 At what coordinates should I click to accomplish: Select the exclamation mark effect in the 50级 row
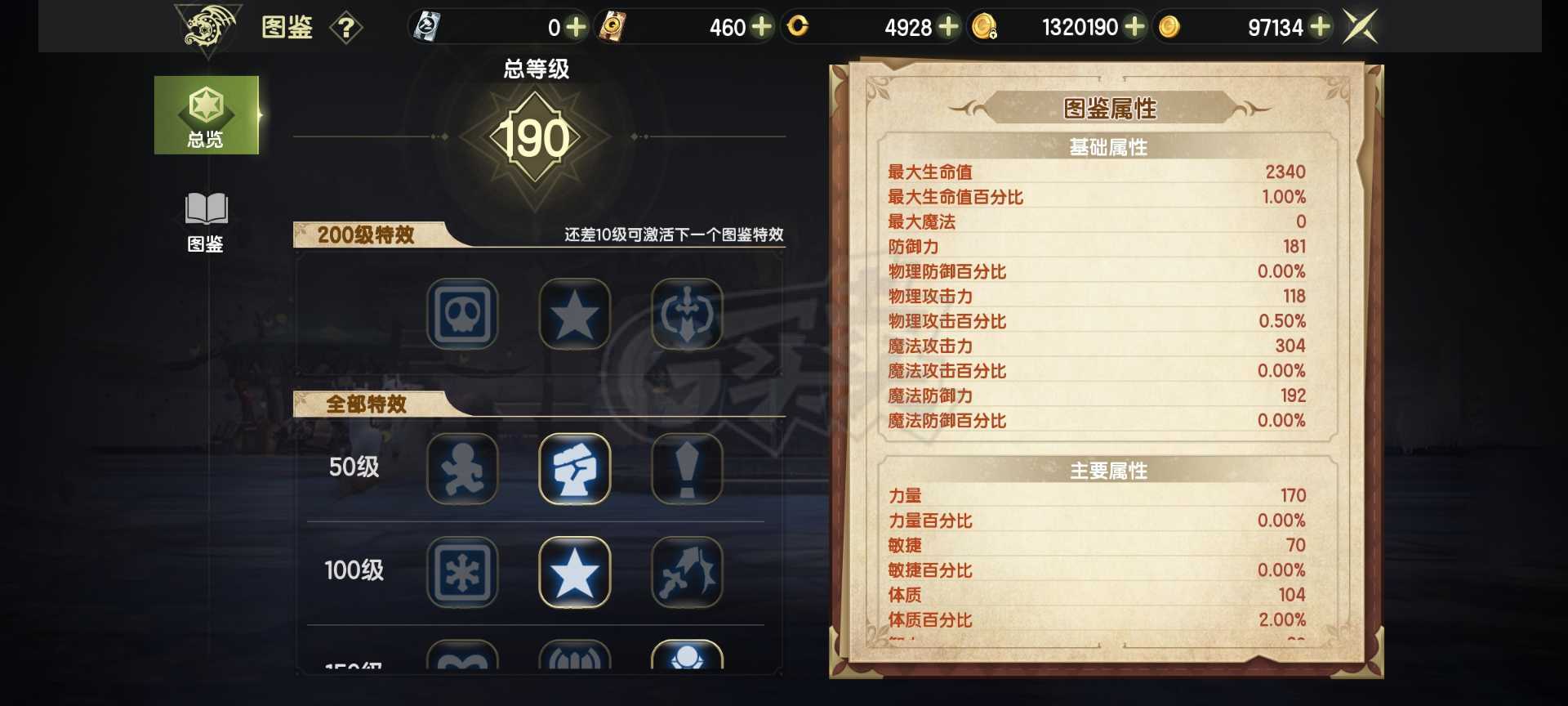(687, 469)
